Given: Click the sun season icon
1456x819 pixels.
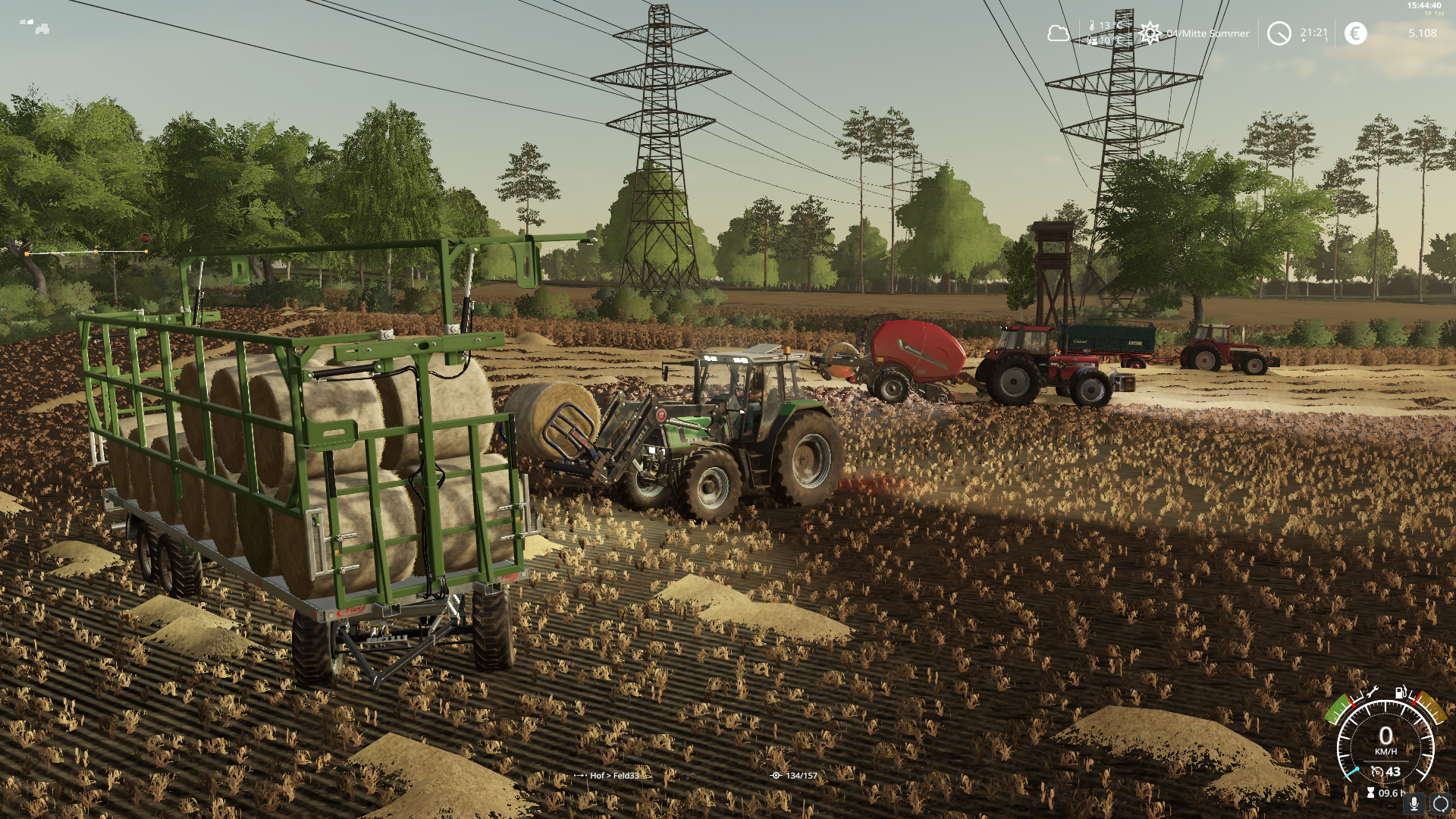Looking at the screenshot, I should [1150, 33].
